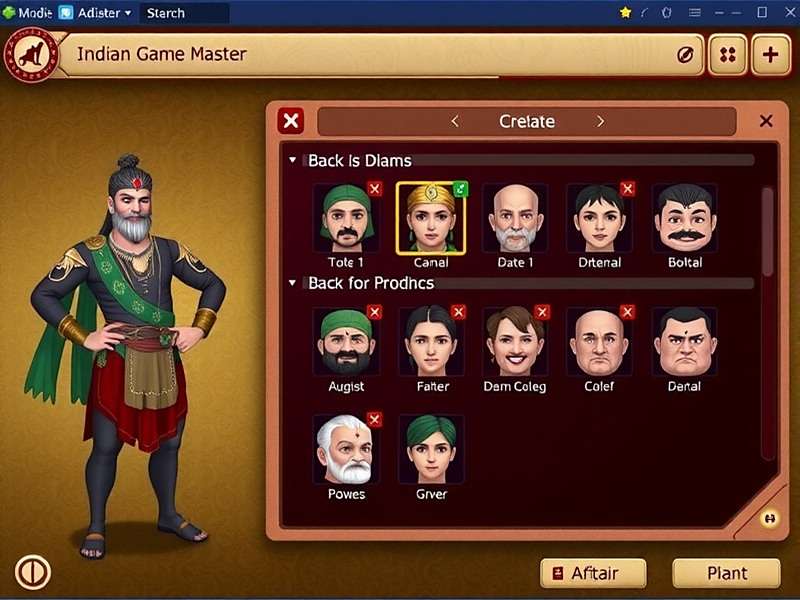Open the four-dot menu button
This screenshot has height=600, width=800.
tap(728, 55)
